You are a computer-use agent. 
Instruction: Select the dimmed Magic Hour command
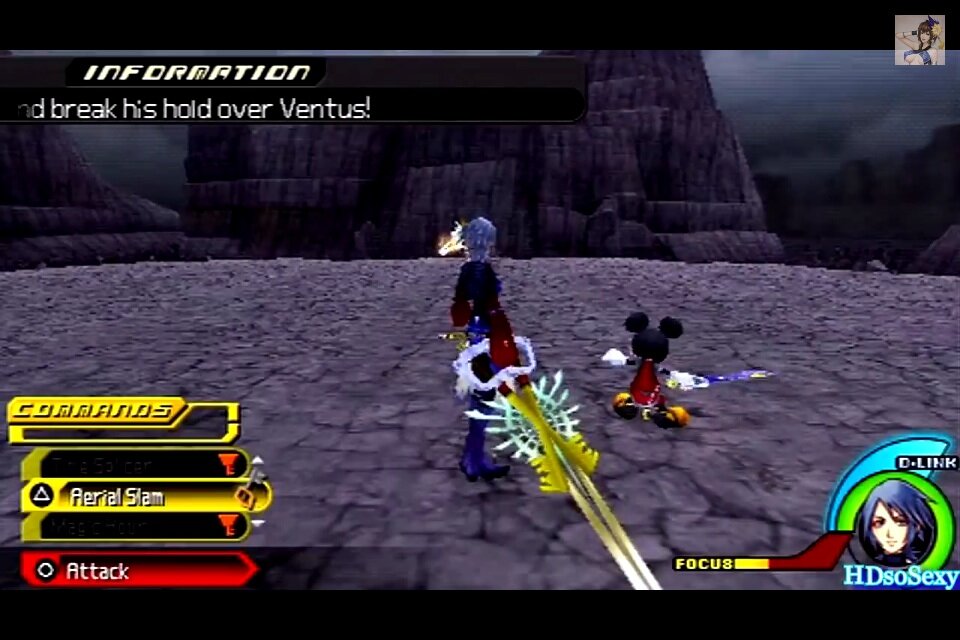(130, 526)
